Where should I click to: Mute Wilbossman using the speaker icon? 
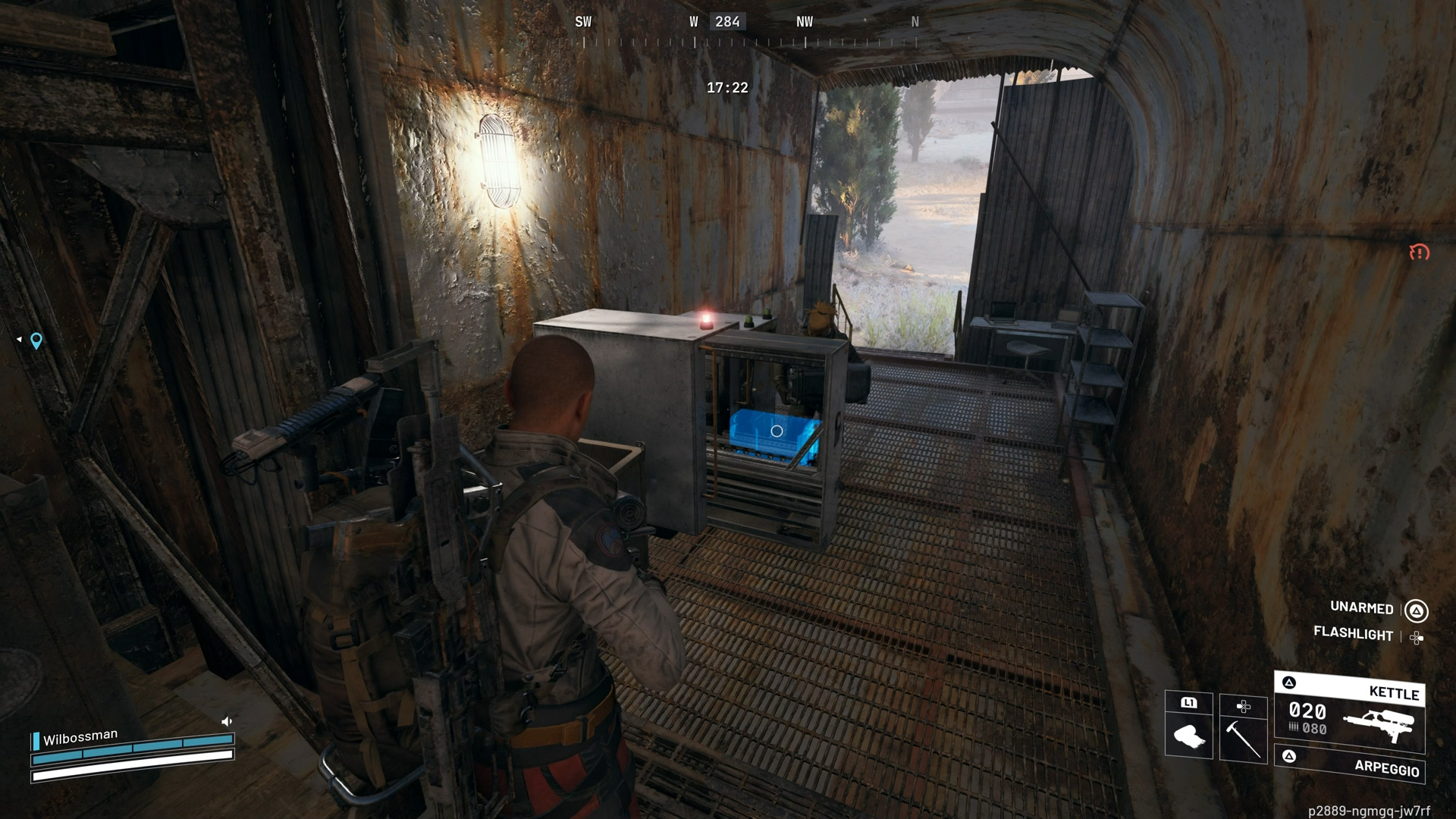pos(226,722)
